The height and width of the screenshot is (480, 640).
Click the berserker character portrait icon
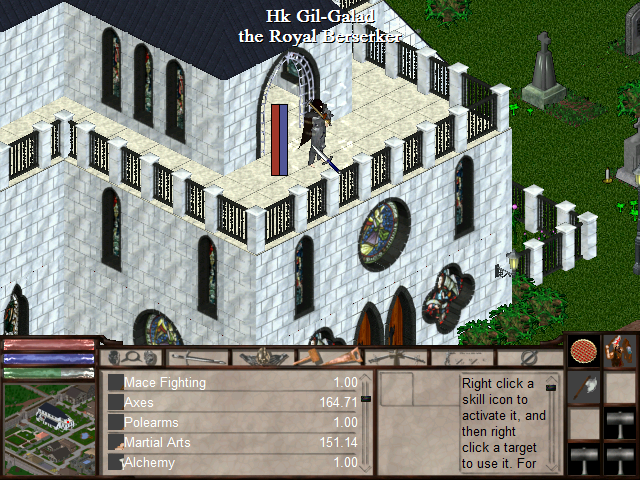tap(621, 352)
